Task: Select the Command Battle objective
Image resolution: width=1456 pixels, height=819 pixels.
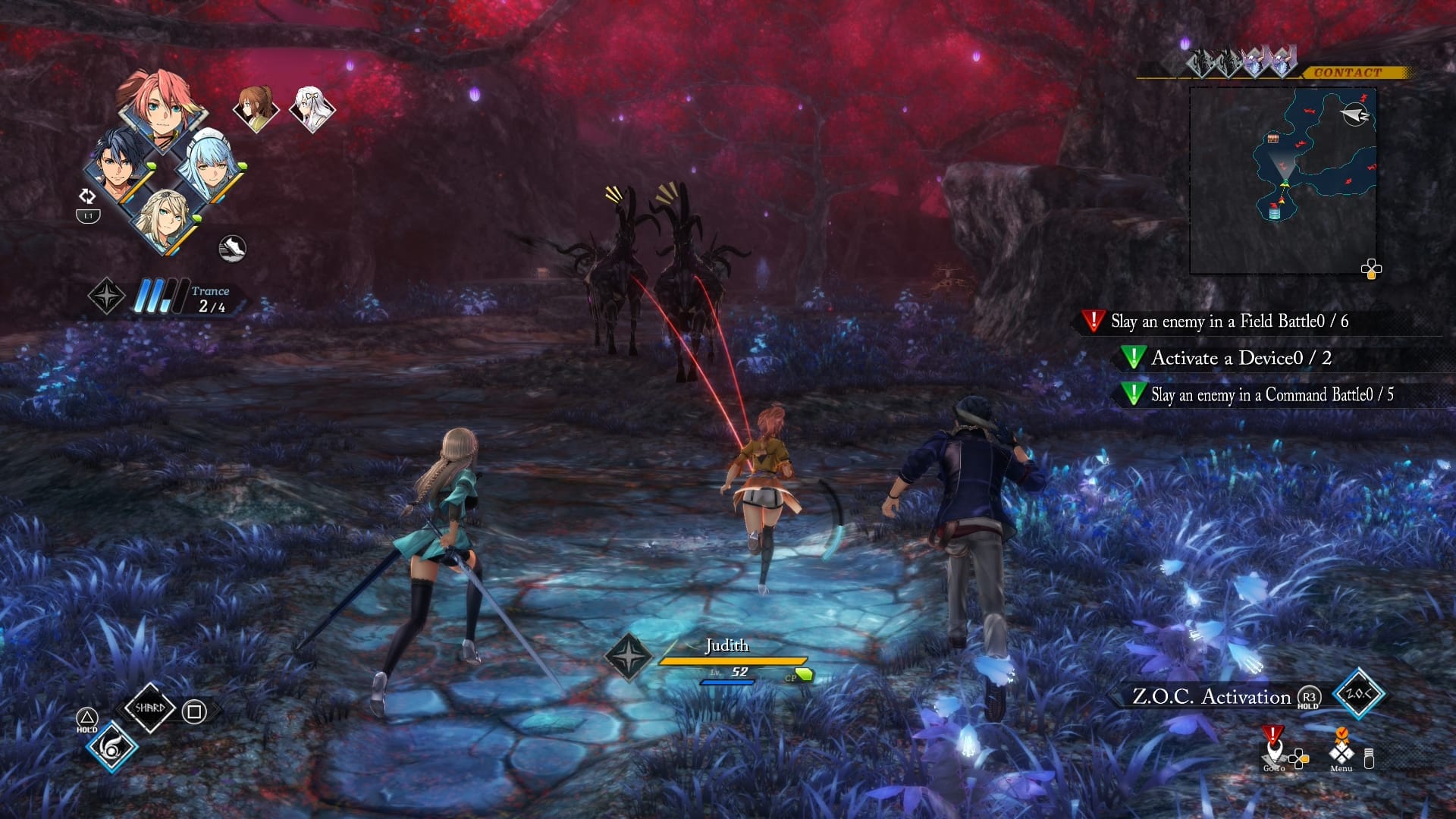Action: (1271, 394)
